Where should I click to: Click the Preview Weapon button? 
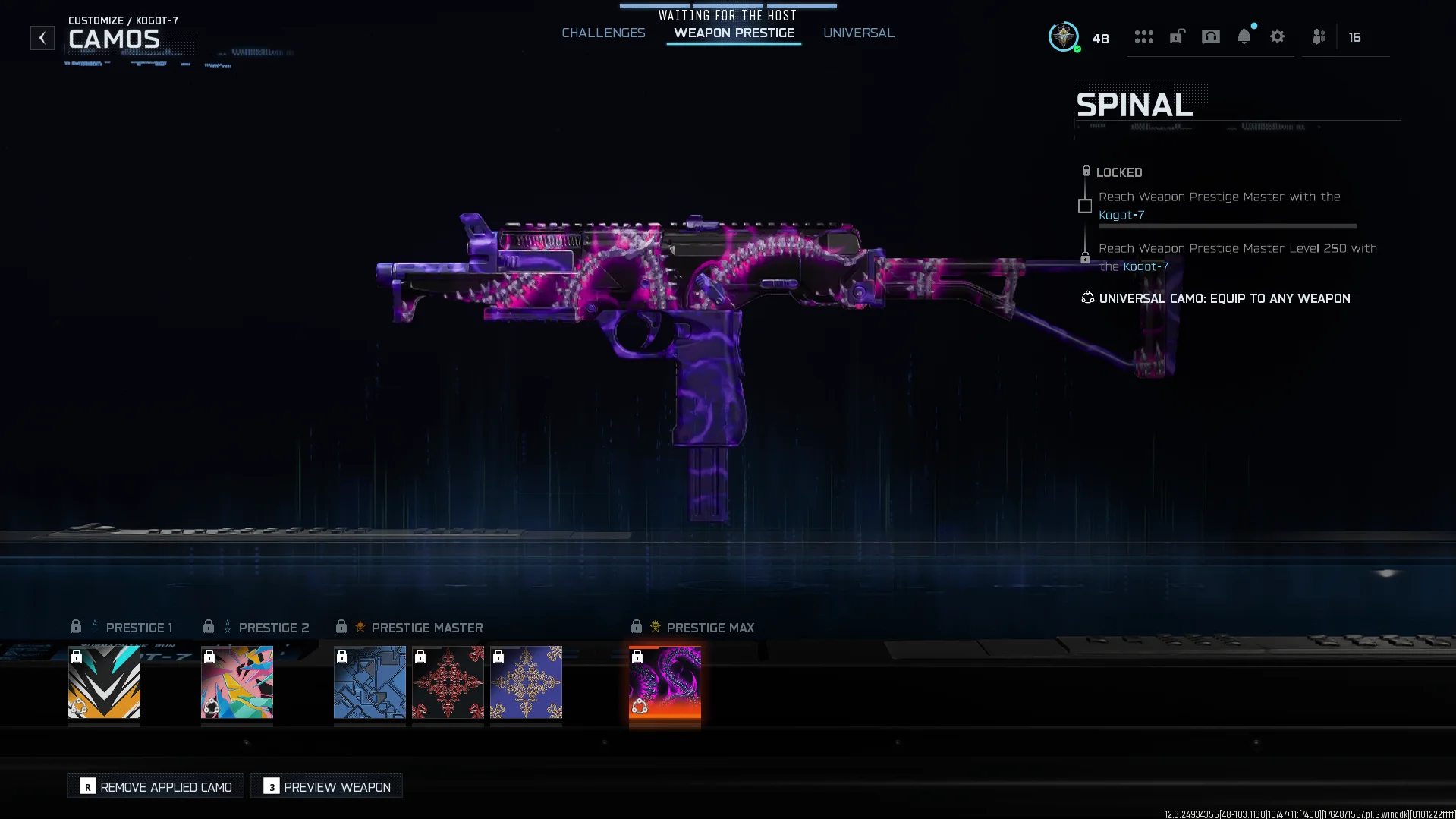coord(325,786)
